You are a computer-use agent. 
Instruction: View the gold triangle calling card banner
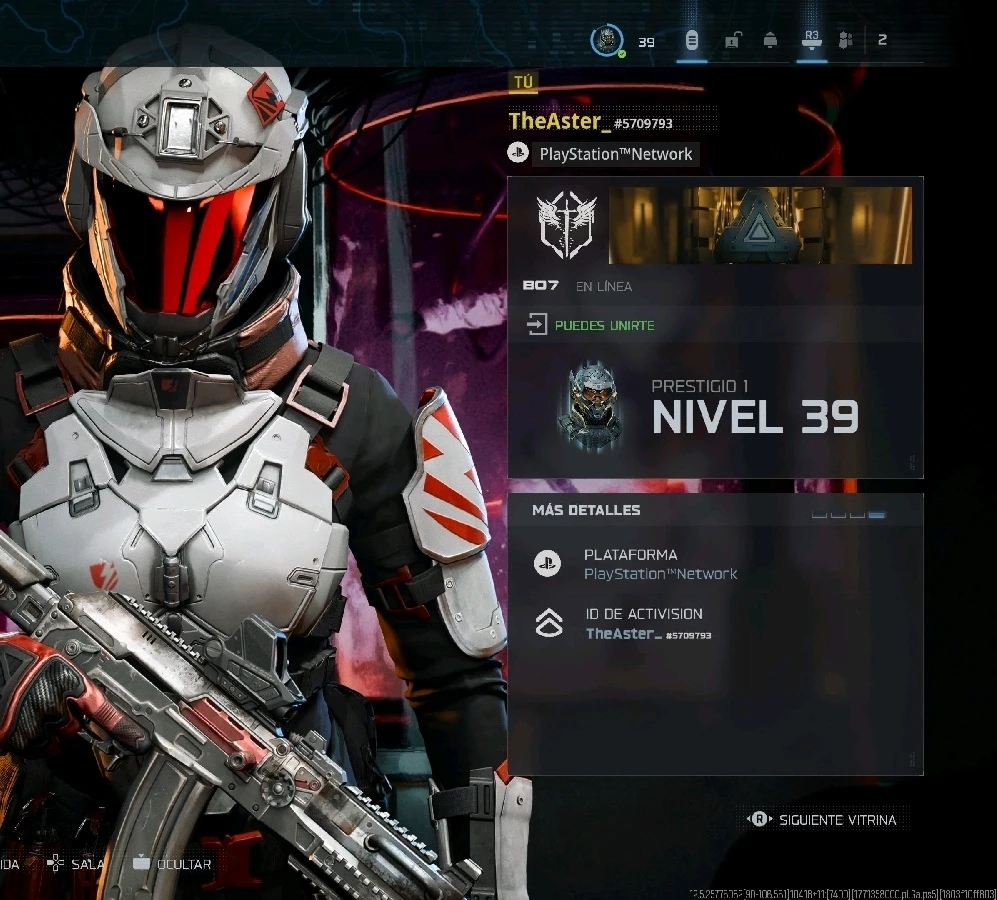point(760,225)
